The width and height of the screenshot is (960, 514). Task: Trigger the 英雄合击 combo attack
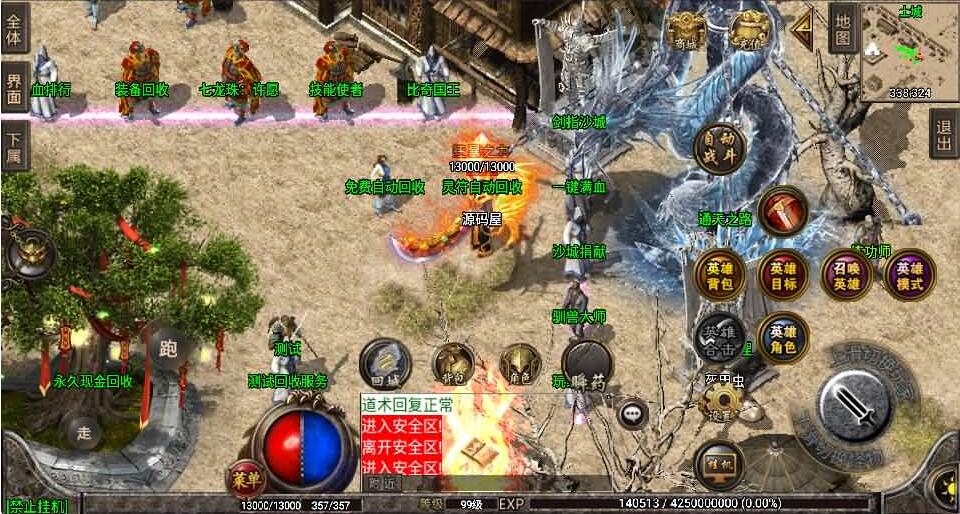click(719, 339)
